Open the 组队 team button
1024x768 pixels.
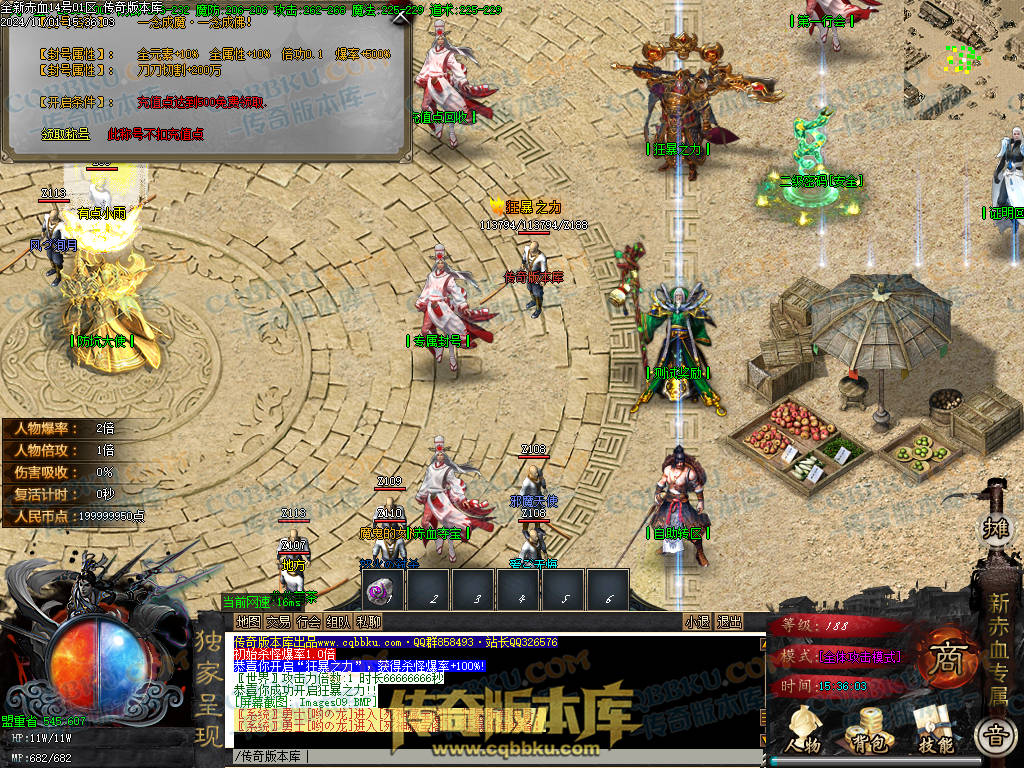tap(338, 622)
